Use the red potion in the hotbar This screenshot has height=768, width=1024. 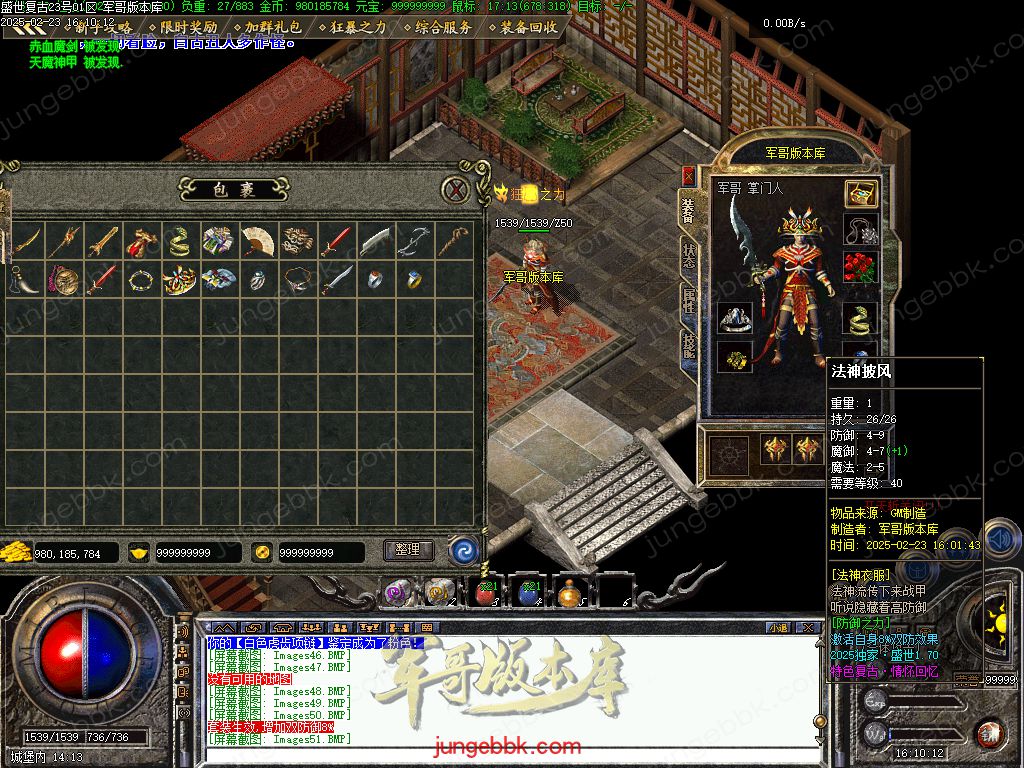[x=487, y=592]
